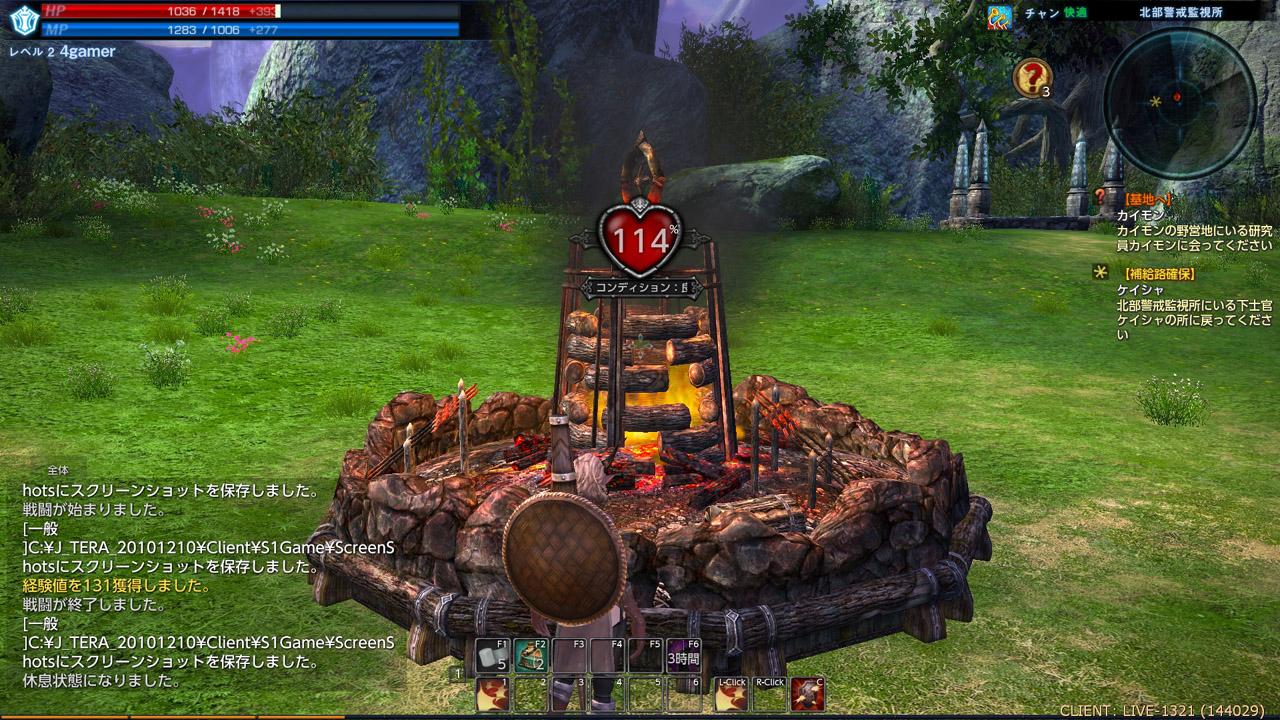Click the channel icon next to チャン
Viewport: 1280px width, 720px height.
pyautogui.click(x=999, y=14)
